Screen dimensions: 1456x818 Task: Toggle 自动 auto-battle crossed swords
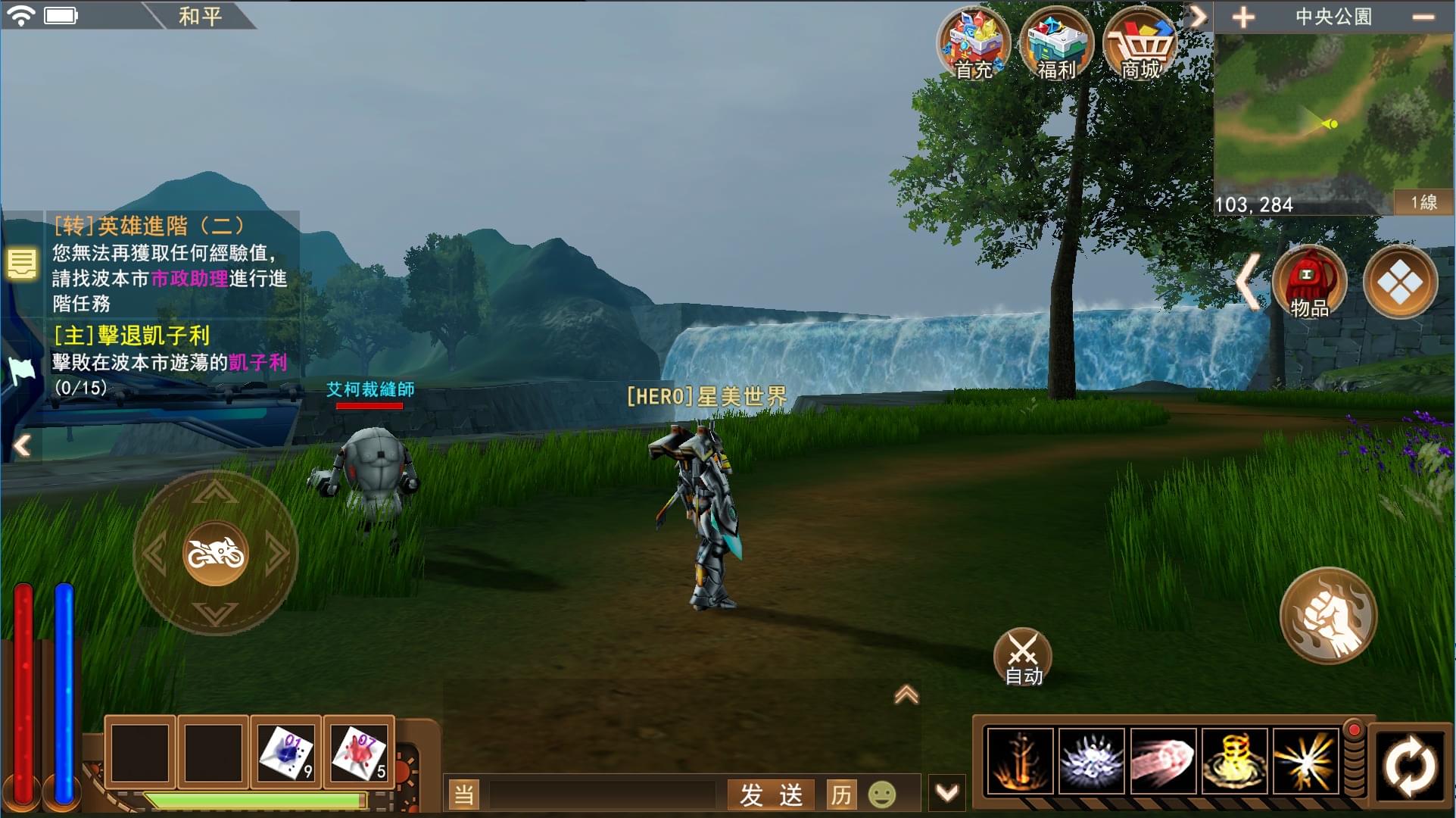(1022, 656)
